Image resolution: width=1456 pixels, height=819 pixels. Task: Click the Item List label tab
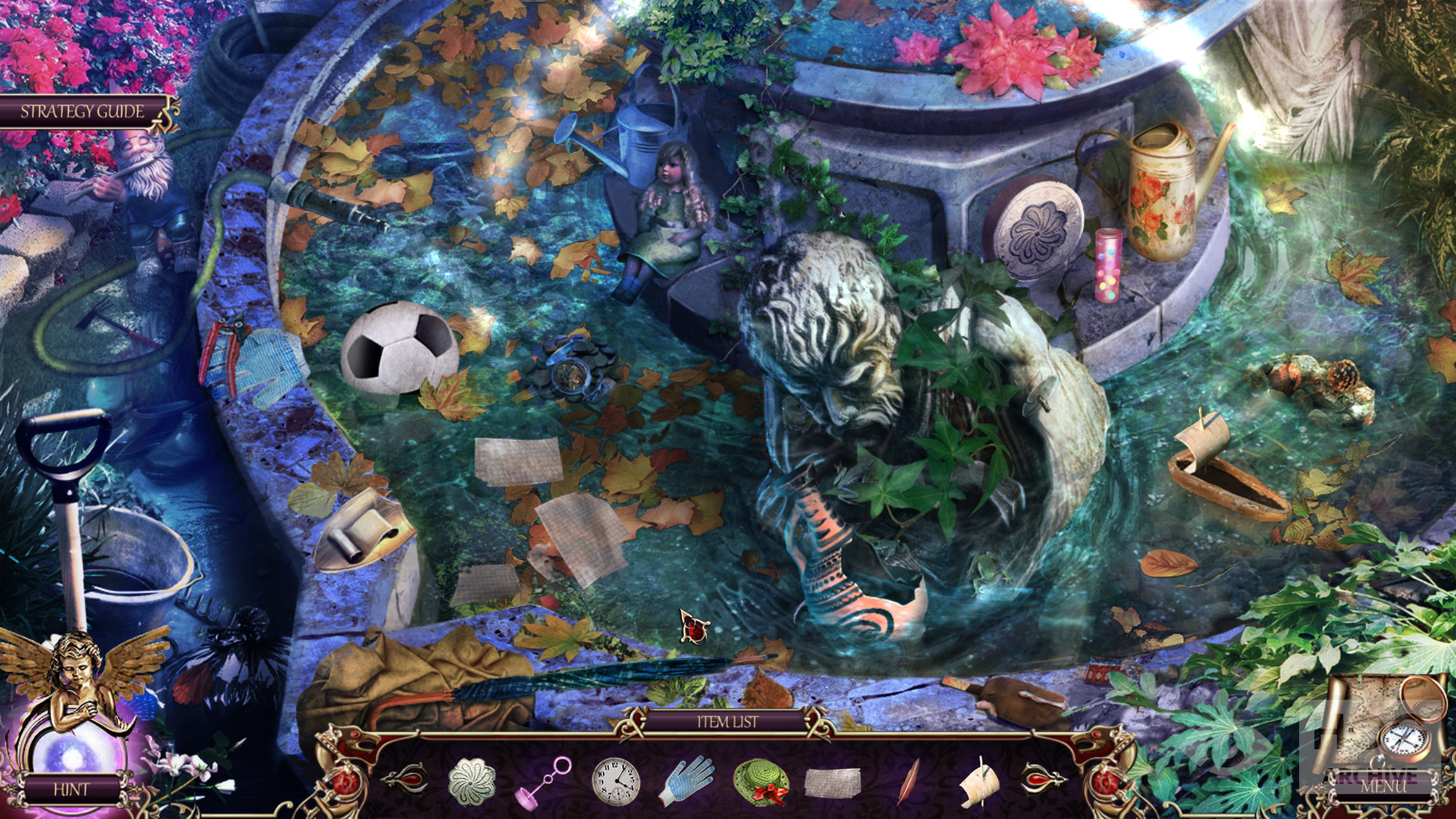pyautogui.click(x=727, y=722)
